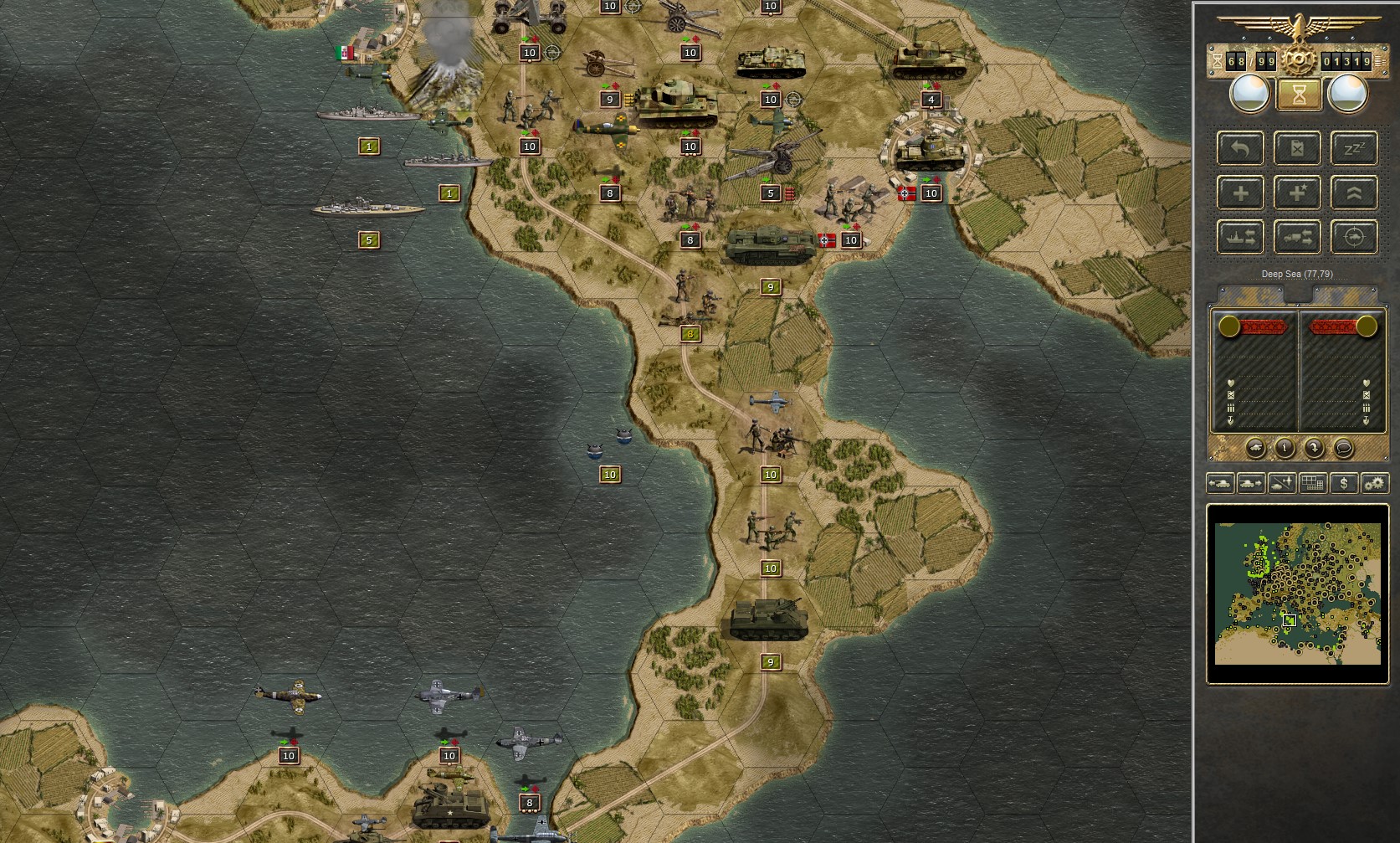Image resolution: width=1400 pixels, height=843 pixels.
Task: Open the switch air-ground layer control
Action: (1282, 483)
